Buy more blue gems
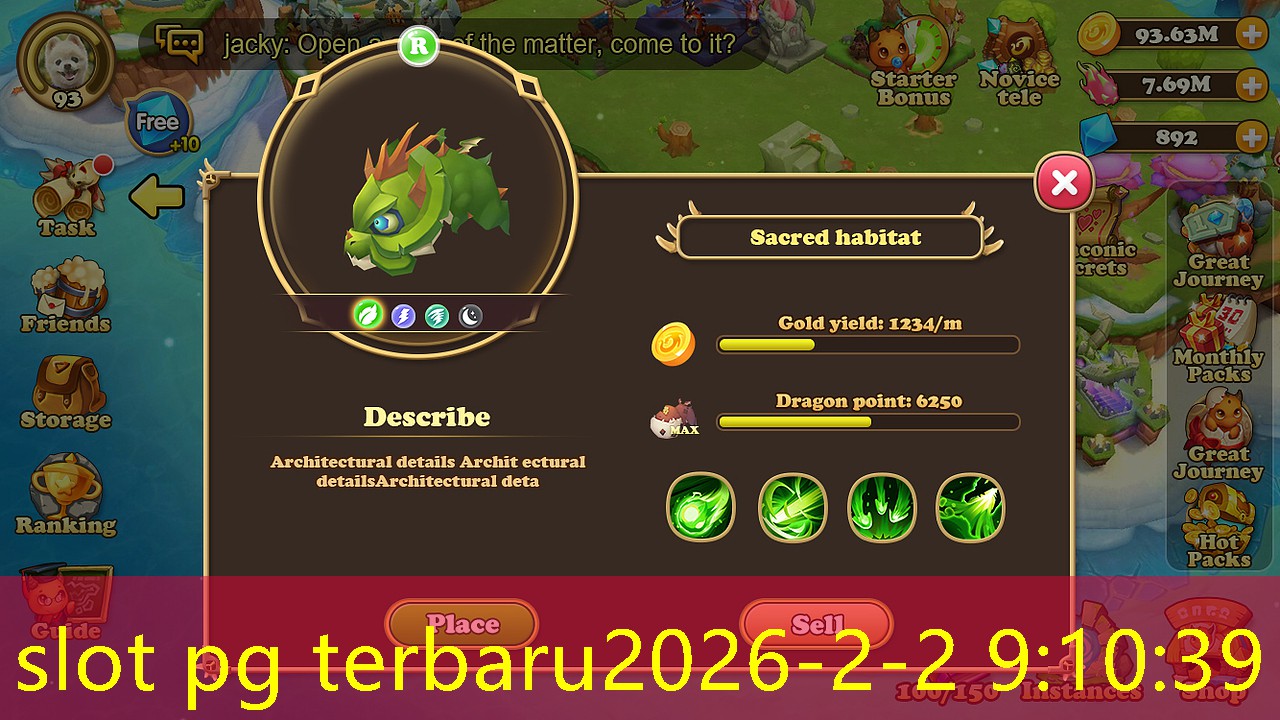The height and width of the screenshot is (720, 1280). (x=1251, y=137)
